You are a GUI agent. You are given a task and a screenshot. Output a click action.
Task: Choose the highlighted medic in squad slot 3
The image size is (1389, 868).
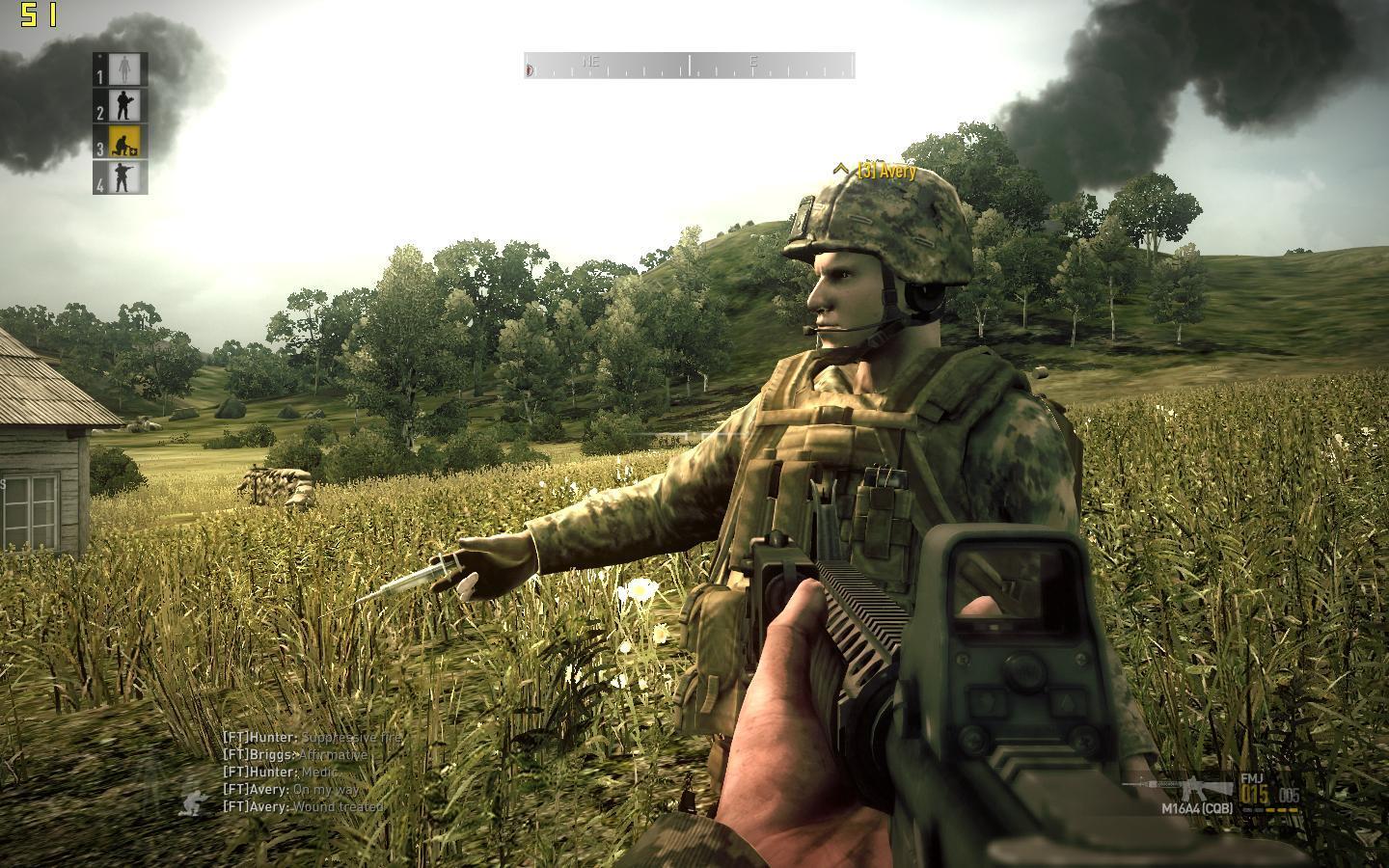[123, 142]
